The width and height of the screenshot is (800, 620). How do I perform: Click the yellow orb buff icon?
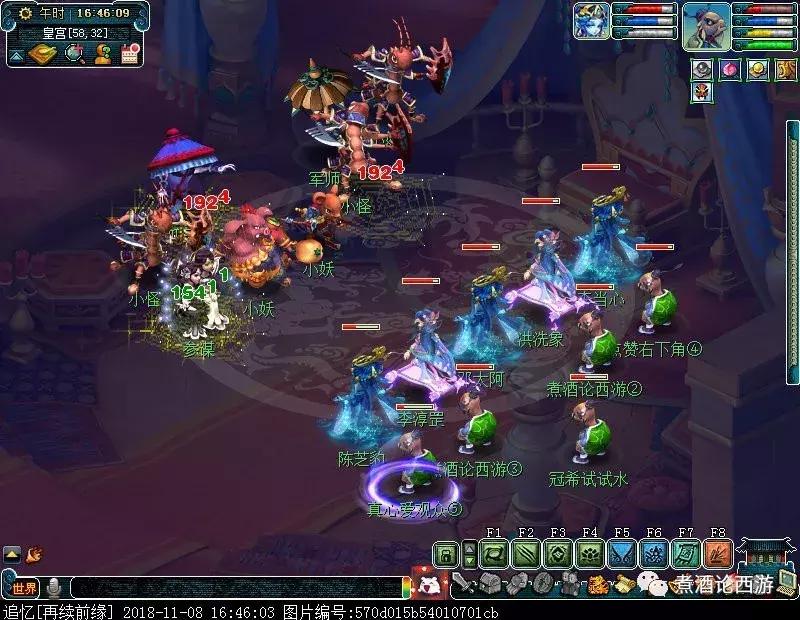(758, 70)
